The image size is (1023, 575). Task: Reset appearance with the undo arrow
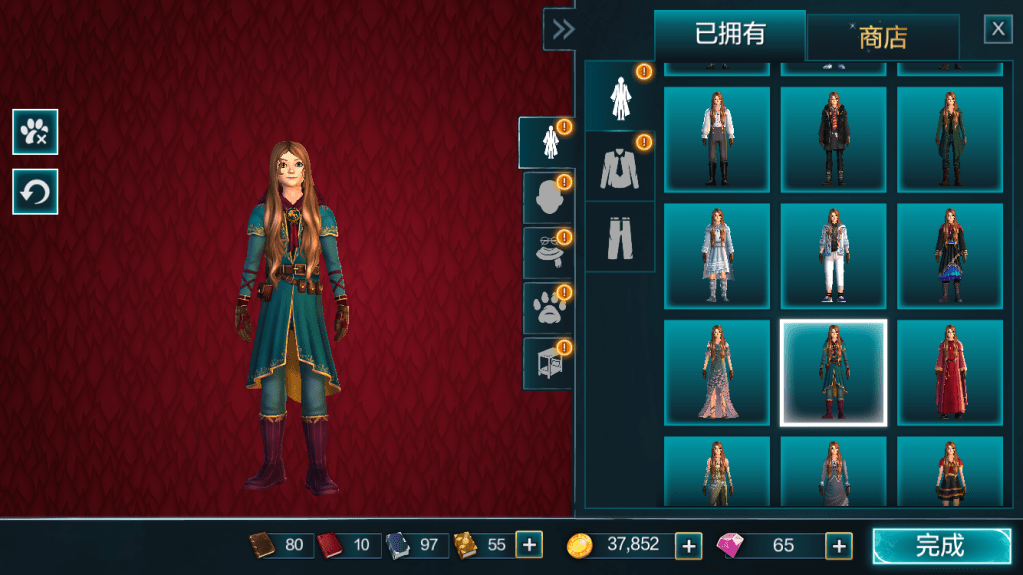tap(35, 191)
